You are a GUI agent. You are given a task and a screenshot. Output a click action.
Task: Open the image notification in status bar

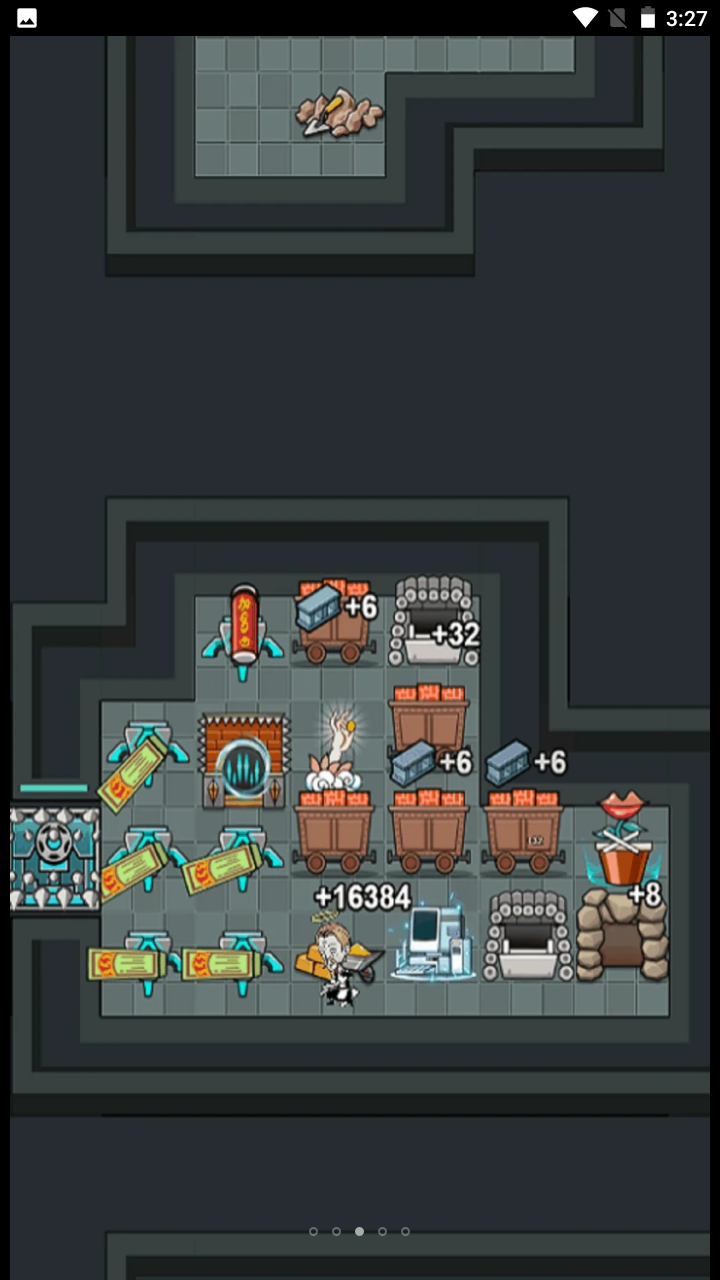[27, 18]
